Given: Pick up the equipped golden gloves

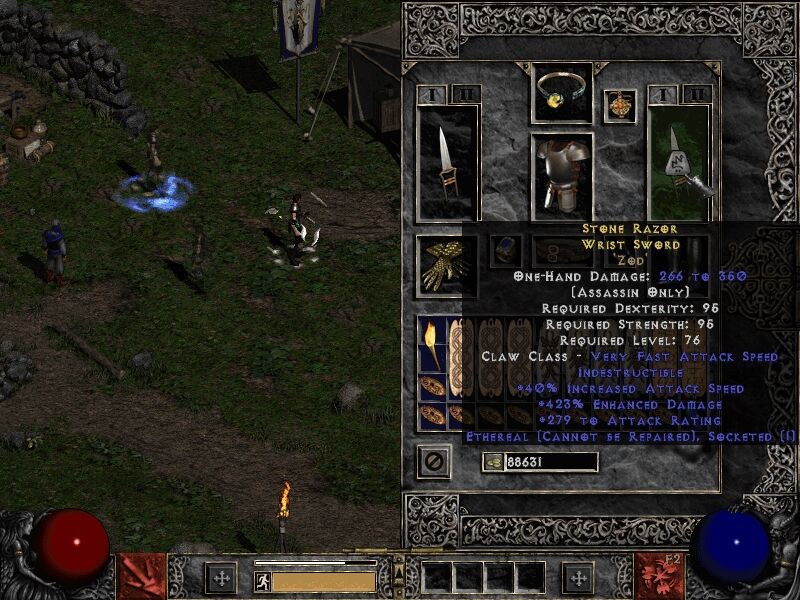Looking at the screenshot, I should coord(446,264).
